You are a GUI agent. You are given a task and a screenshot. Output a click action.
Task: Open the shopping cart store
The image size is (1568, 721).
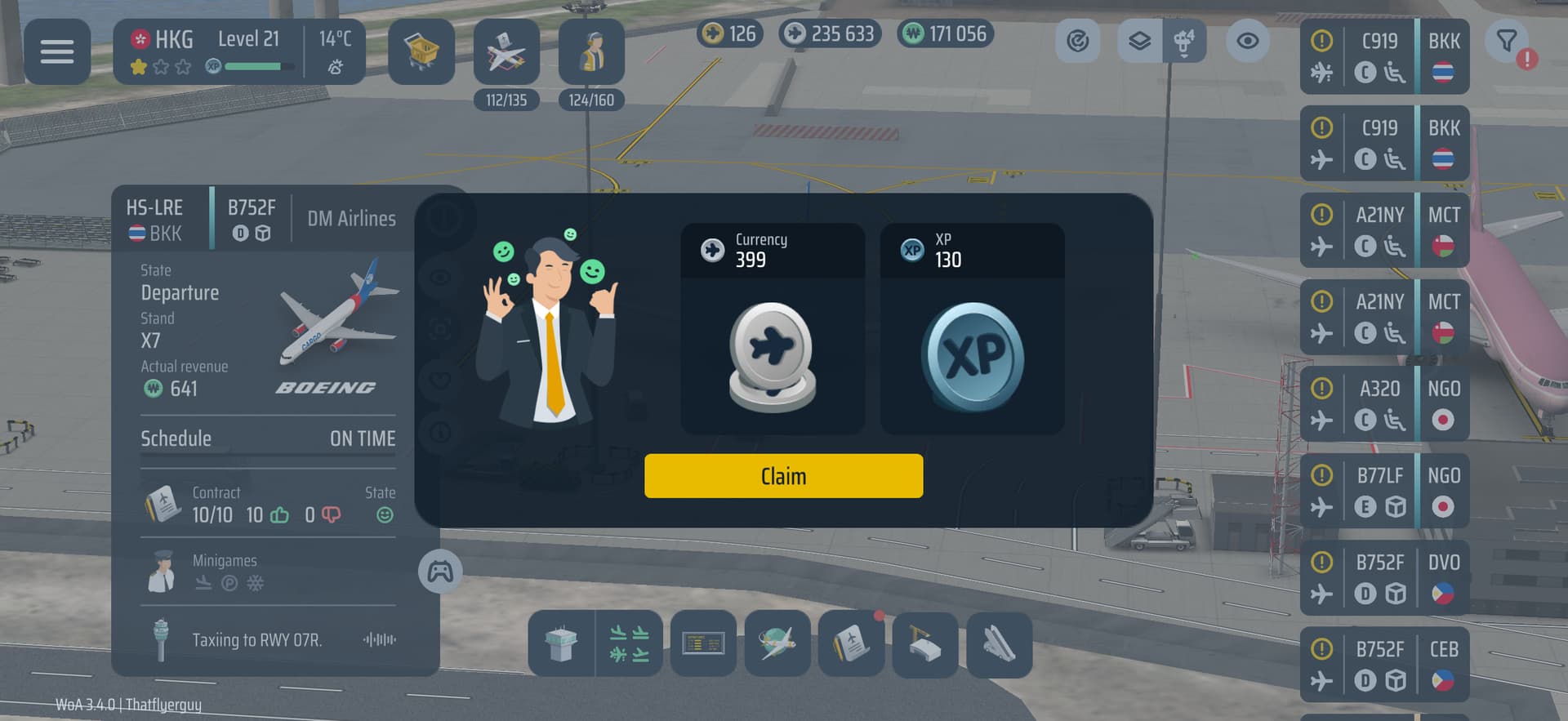(x=421, y=52)
